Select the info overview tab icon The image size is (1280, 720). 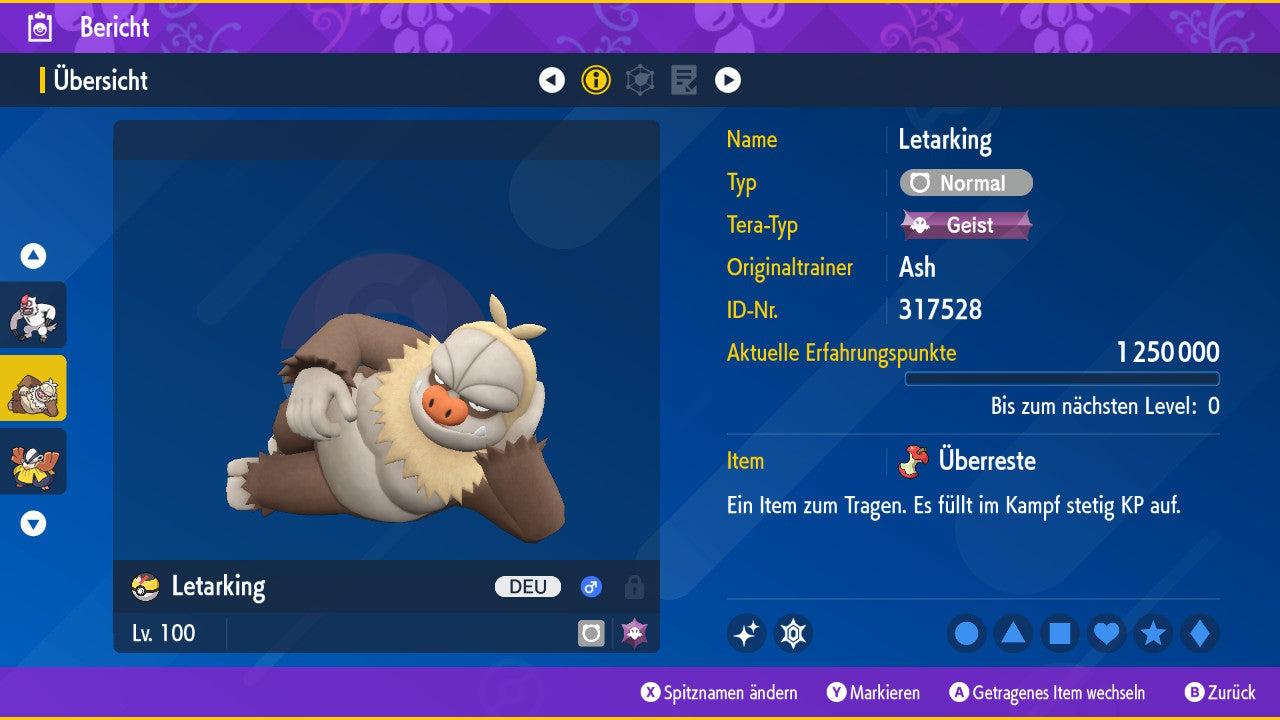coord(596,80)
